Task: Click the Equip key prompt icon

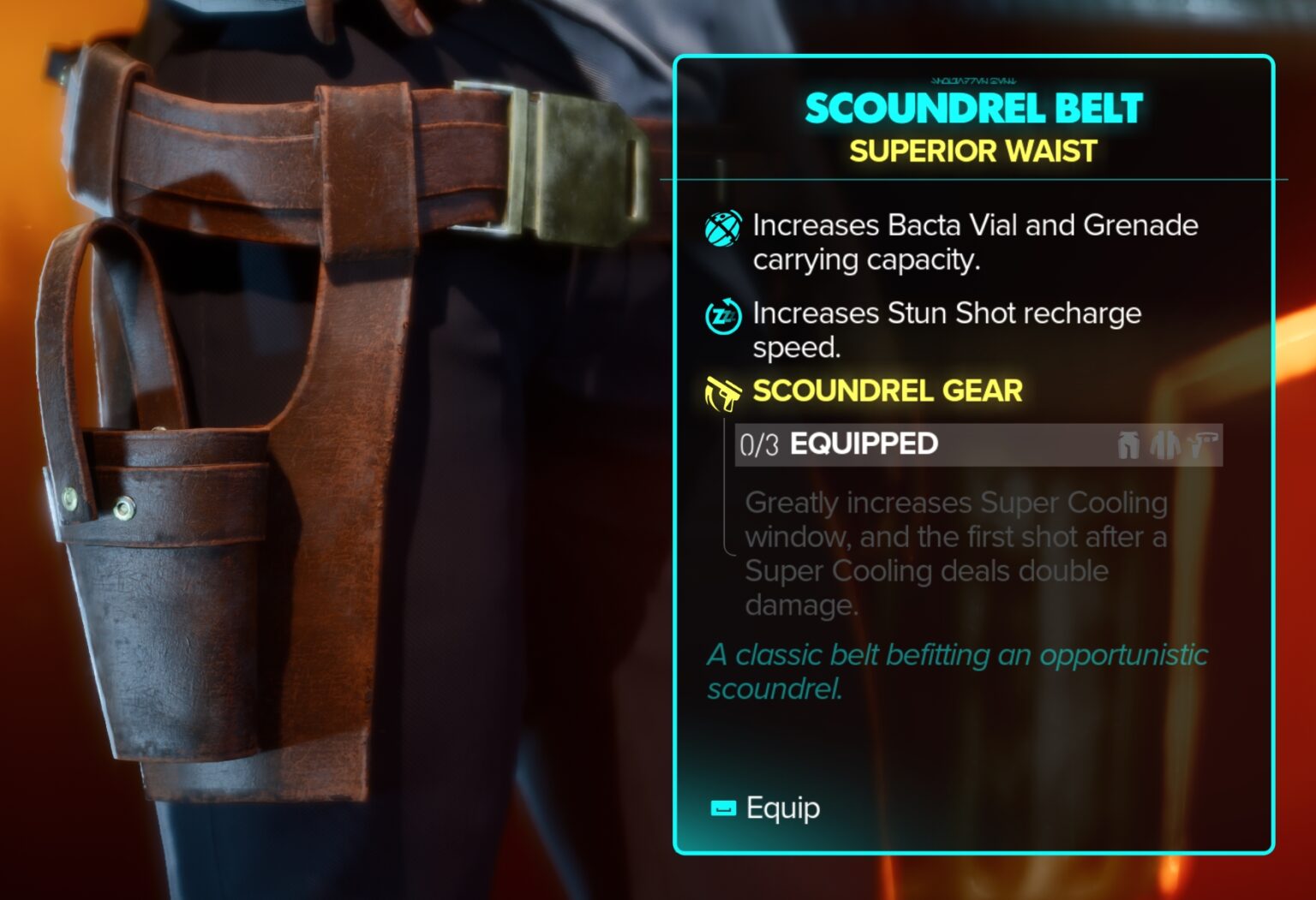Action: pyautogui.click(x=722, y=806)
